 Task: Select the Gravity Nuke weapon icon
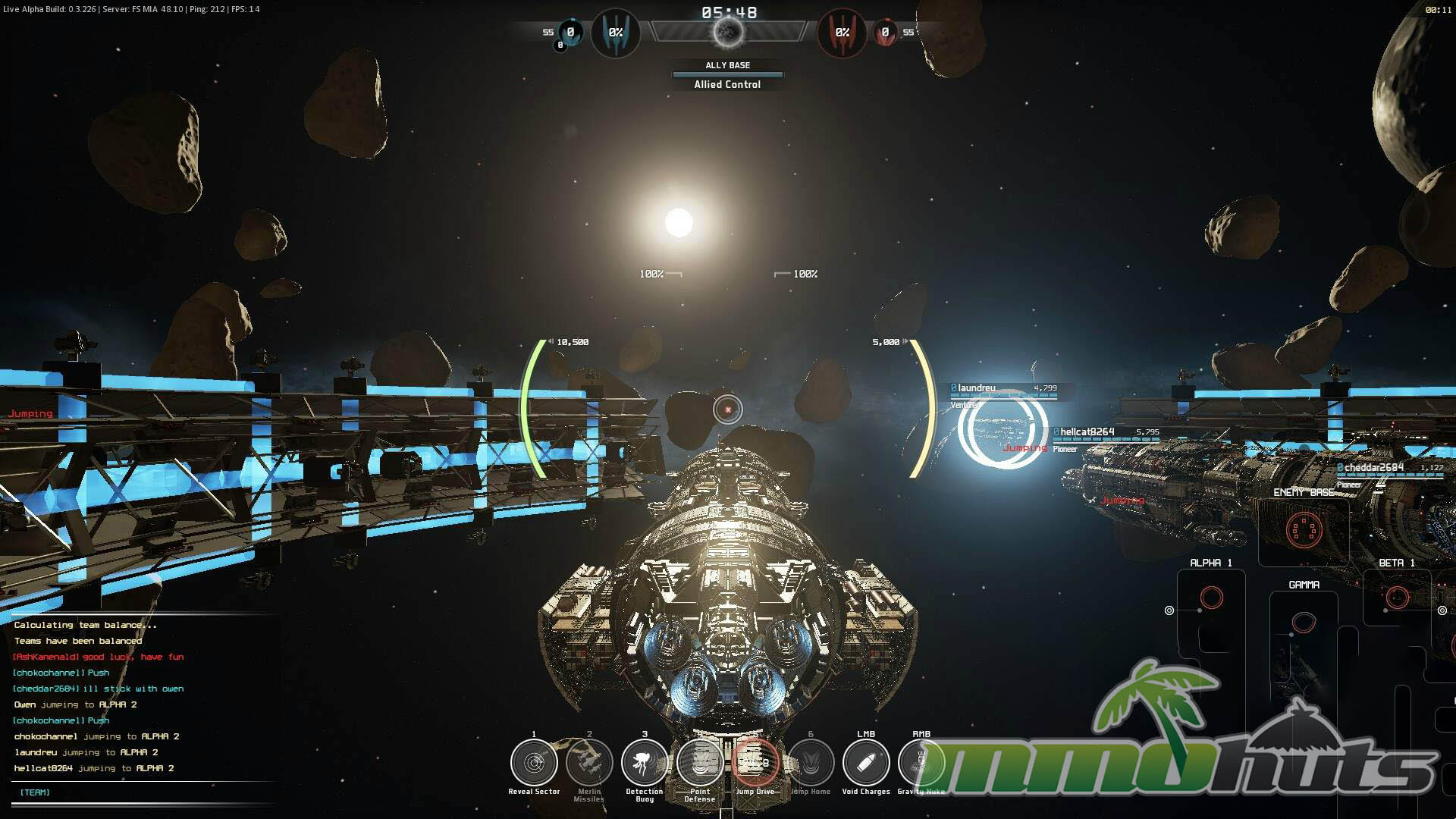click(x=921, y=763)
